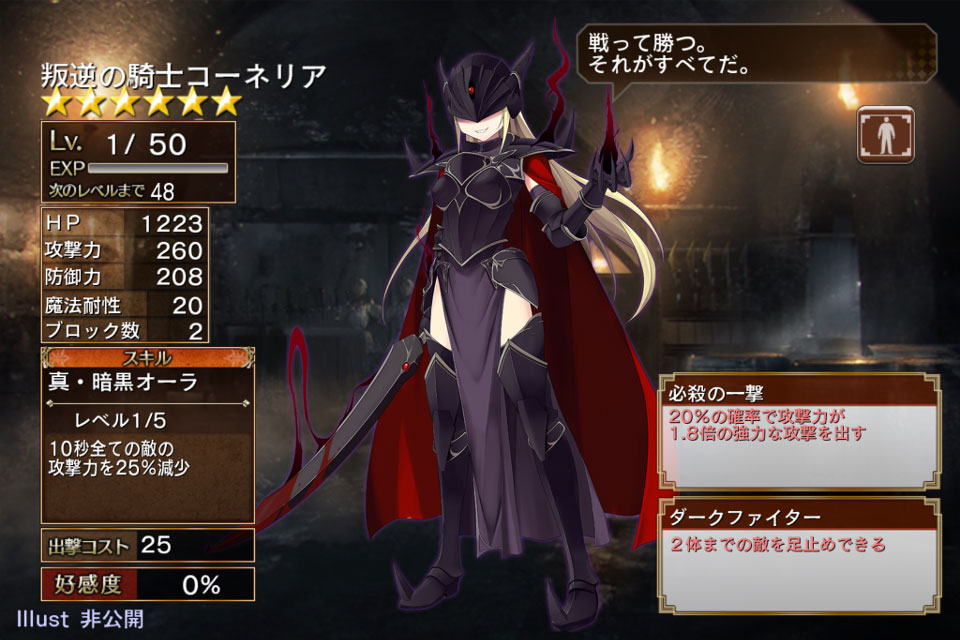
Task: Select the 真・暗黒オーラ skill panel
Action: point(147,435)
